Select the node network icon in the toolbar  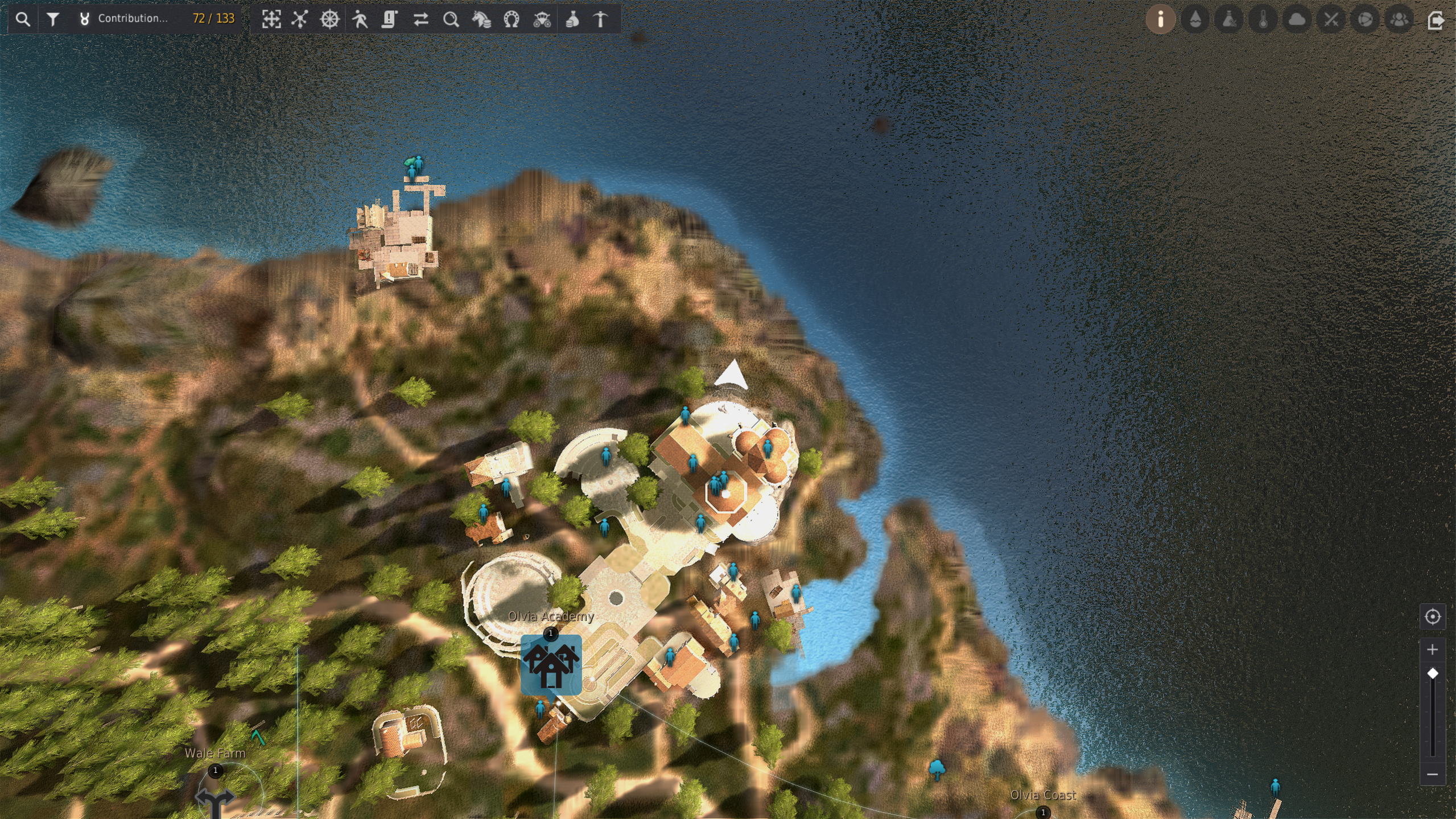(x=300, y=19)
